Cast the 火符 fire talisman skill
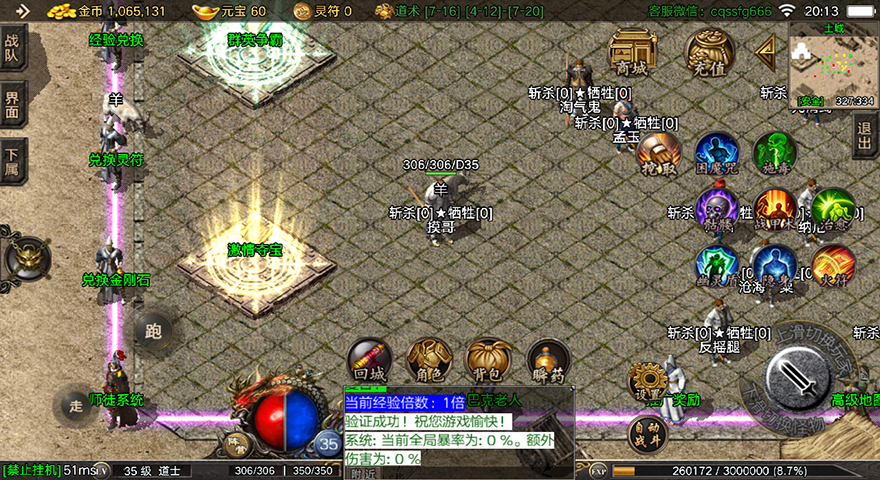The image size is (880, 480). pyautogui.click(x=832, y=267)
